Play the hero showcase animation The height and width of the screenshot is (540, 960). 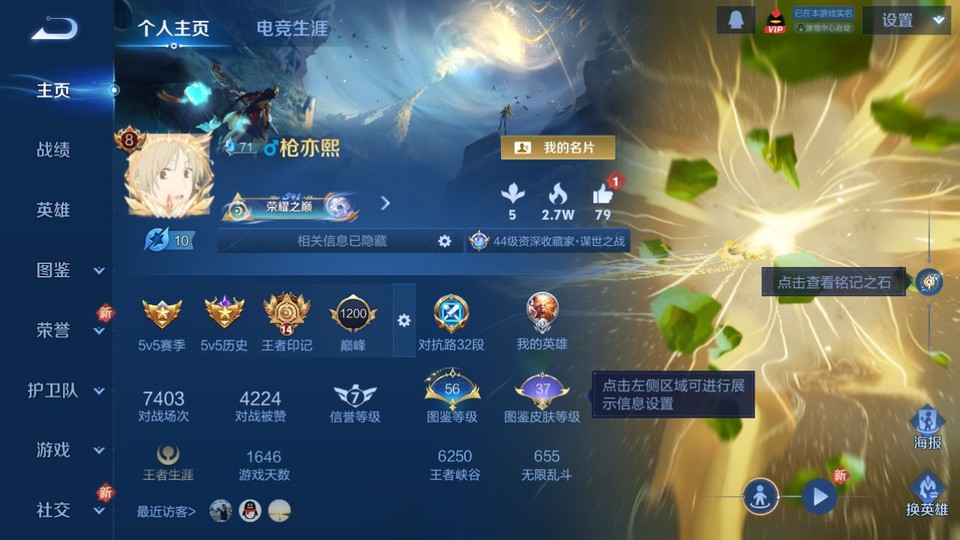point(819,495)
